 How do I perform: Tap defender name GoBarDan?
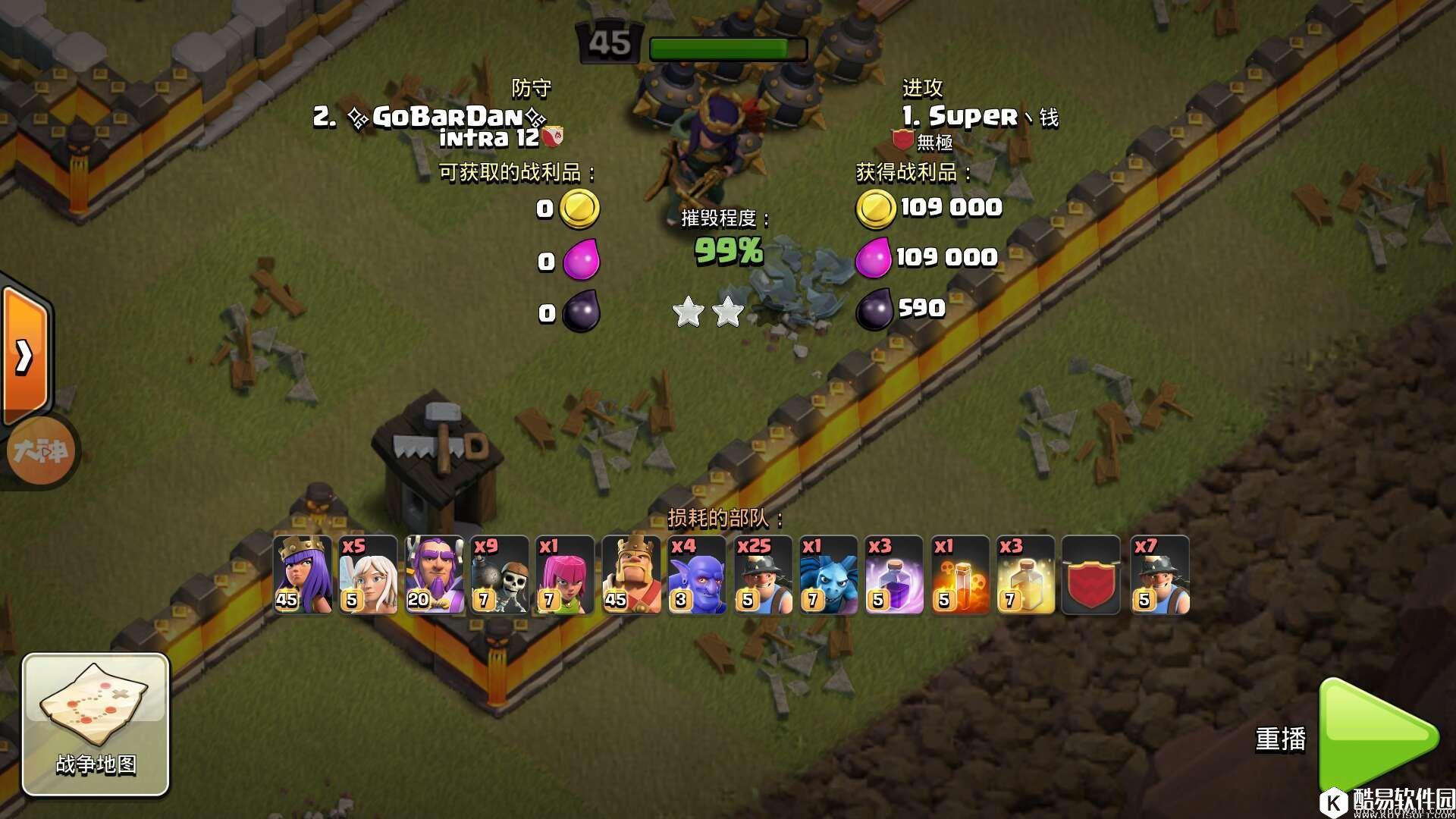coord(447,117)
